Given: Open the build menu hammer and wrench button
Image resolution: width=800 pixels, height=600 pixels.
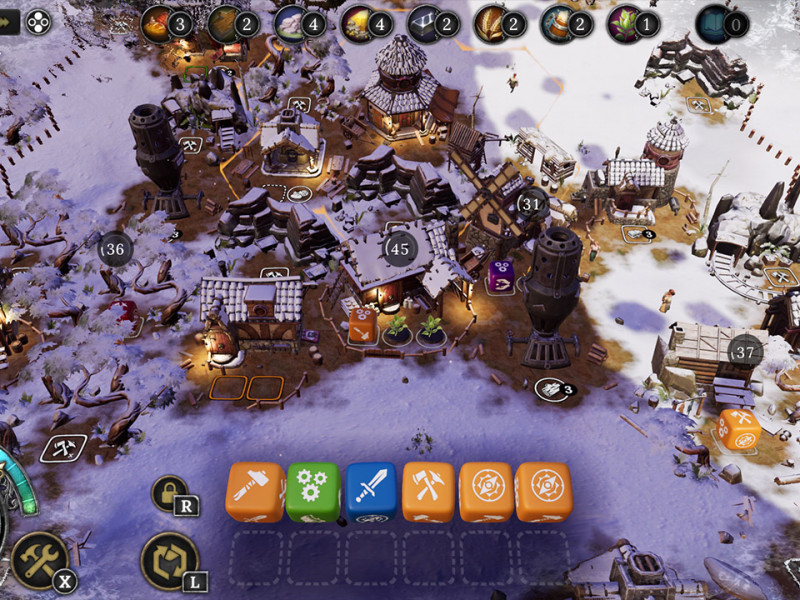Looking at the screenshot, I should point(39,559).
